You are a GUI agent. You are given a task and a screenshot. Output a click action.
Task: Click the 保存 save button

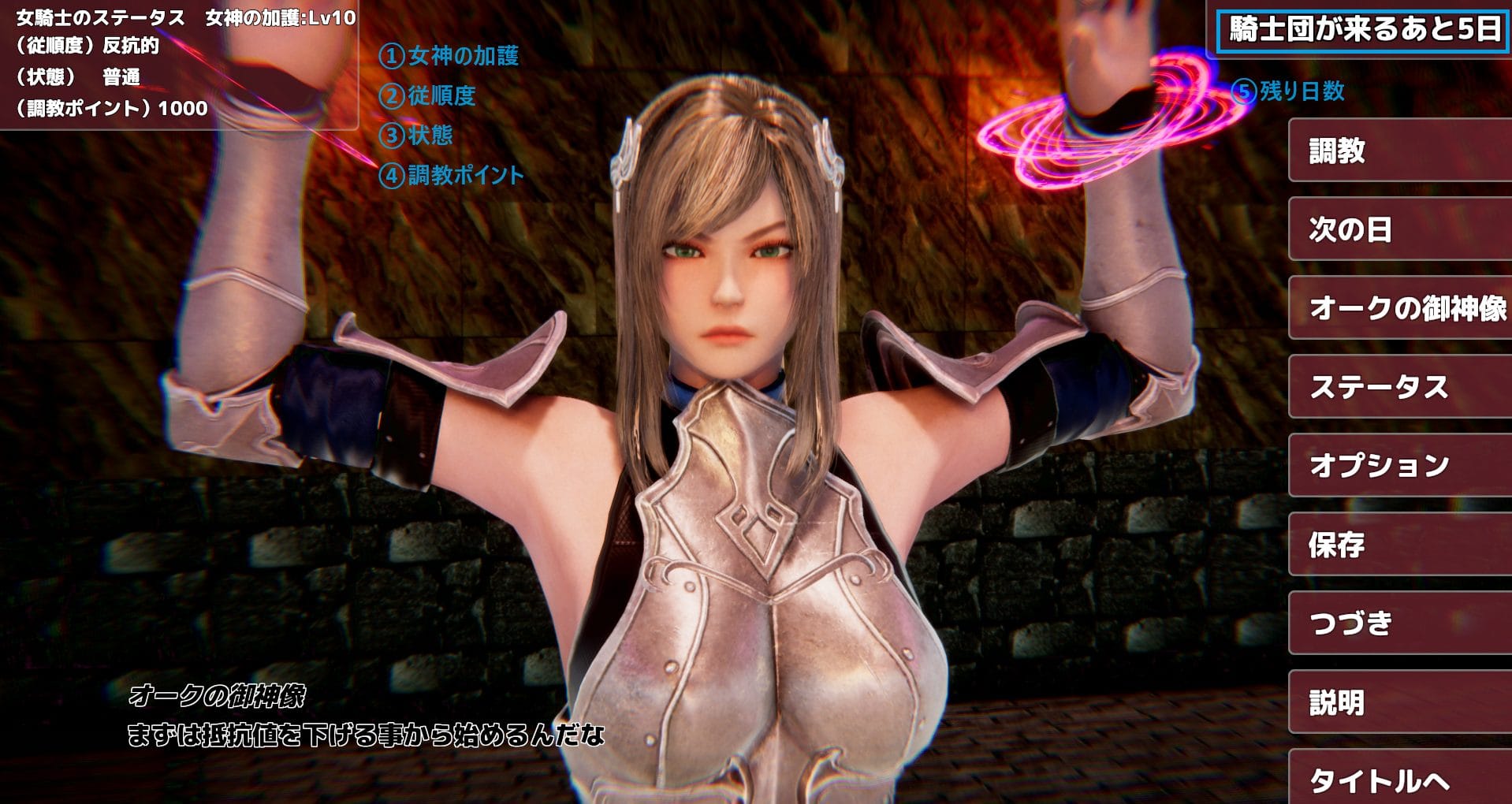(1399, 545)
